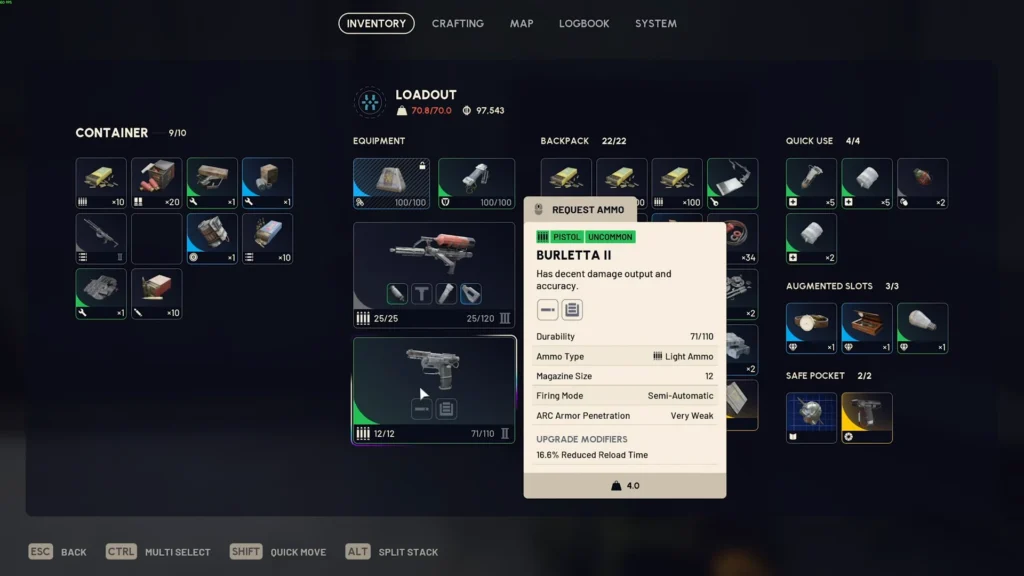Screen dimensions: 1024x576
Task: Choose the gold-rarity pistol in Safe Pocket
Action: pos(866,417)
